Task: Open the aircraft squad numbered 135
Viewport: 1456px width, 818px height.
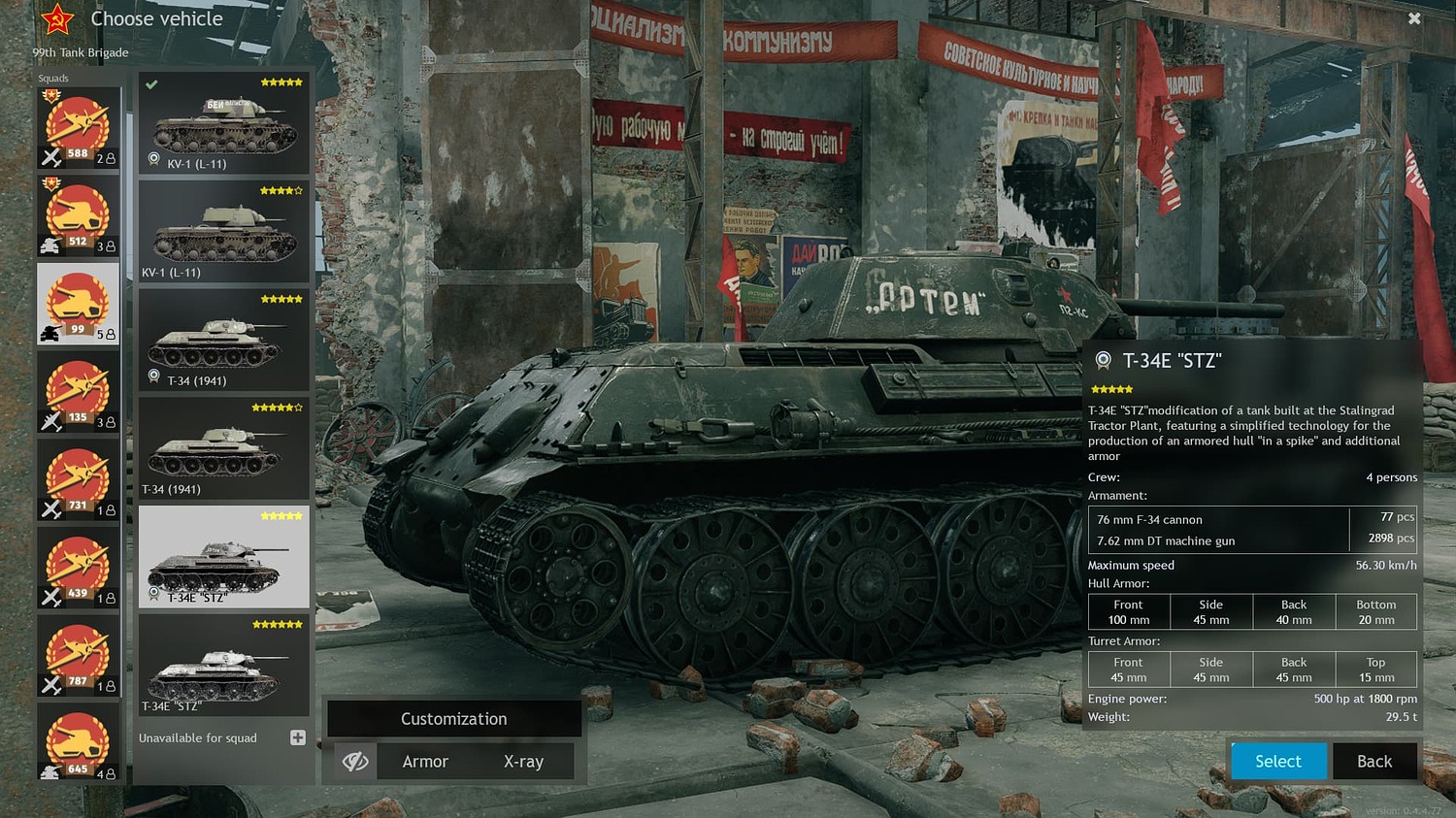Action: pyautogui.click(x=78, y=392)
